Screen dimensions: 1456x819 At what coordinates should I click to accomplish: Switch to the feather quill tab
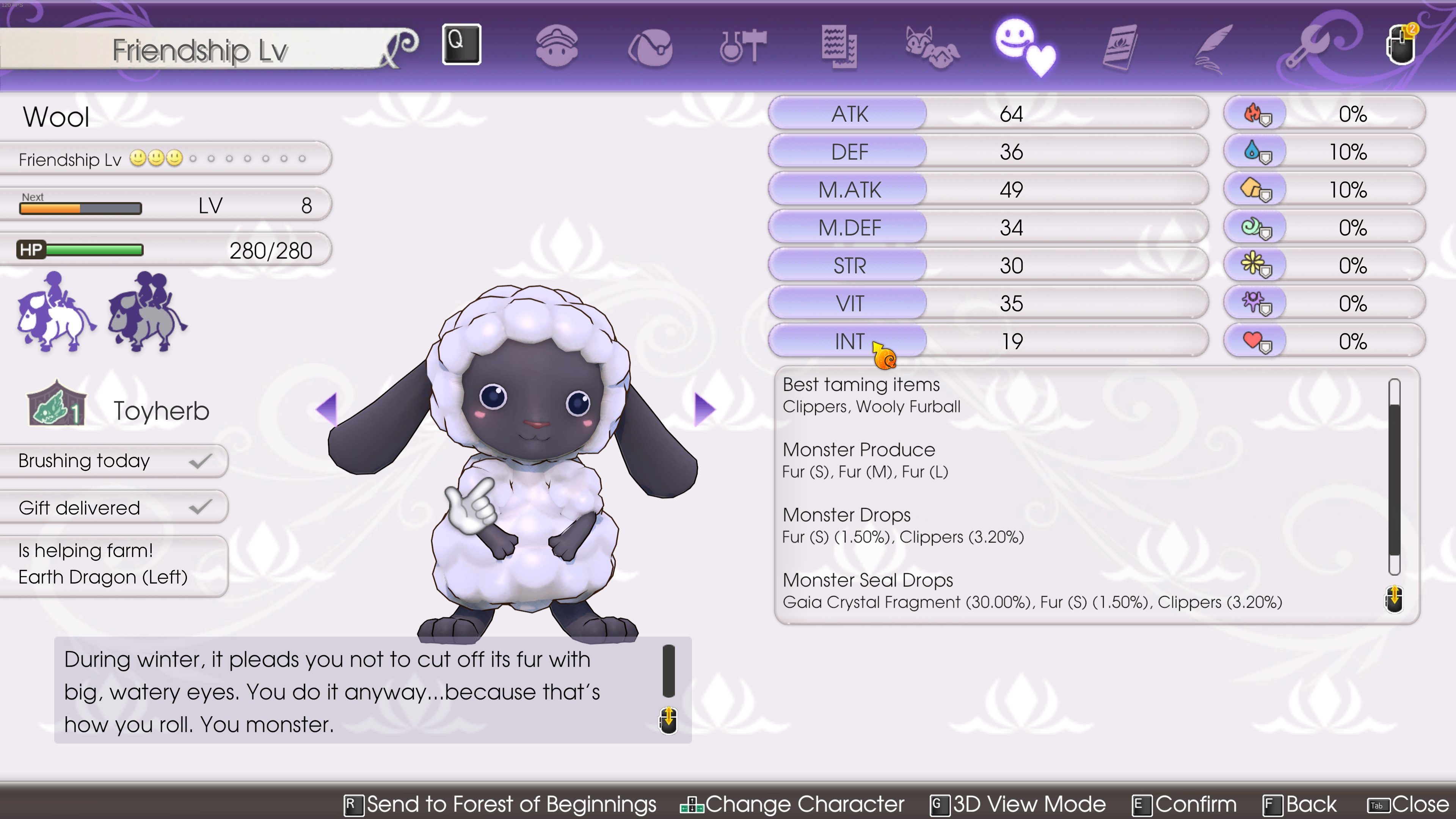coord(1213,47)
